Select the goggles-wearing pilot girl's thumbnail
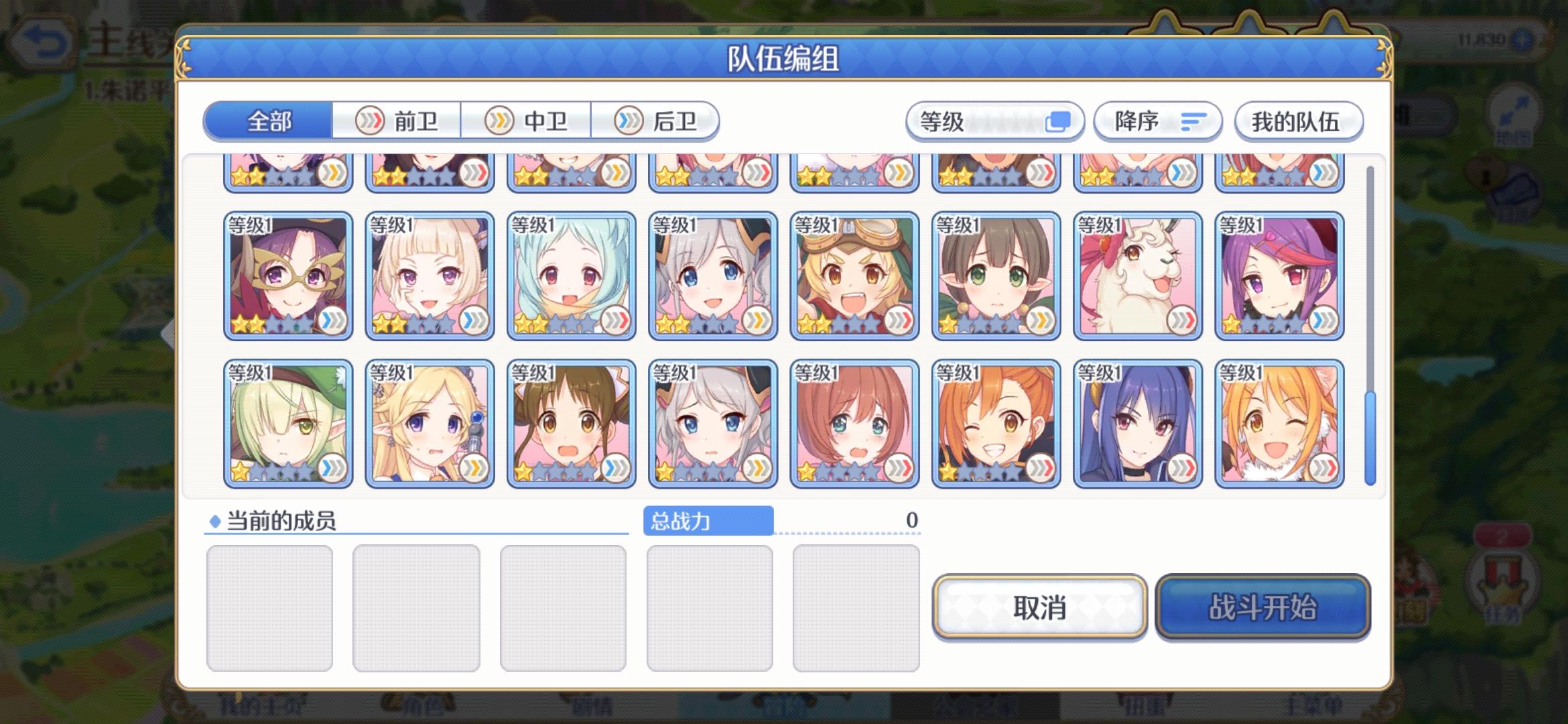Screen dimensions: 1568x724 (854, 275)
